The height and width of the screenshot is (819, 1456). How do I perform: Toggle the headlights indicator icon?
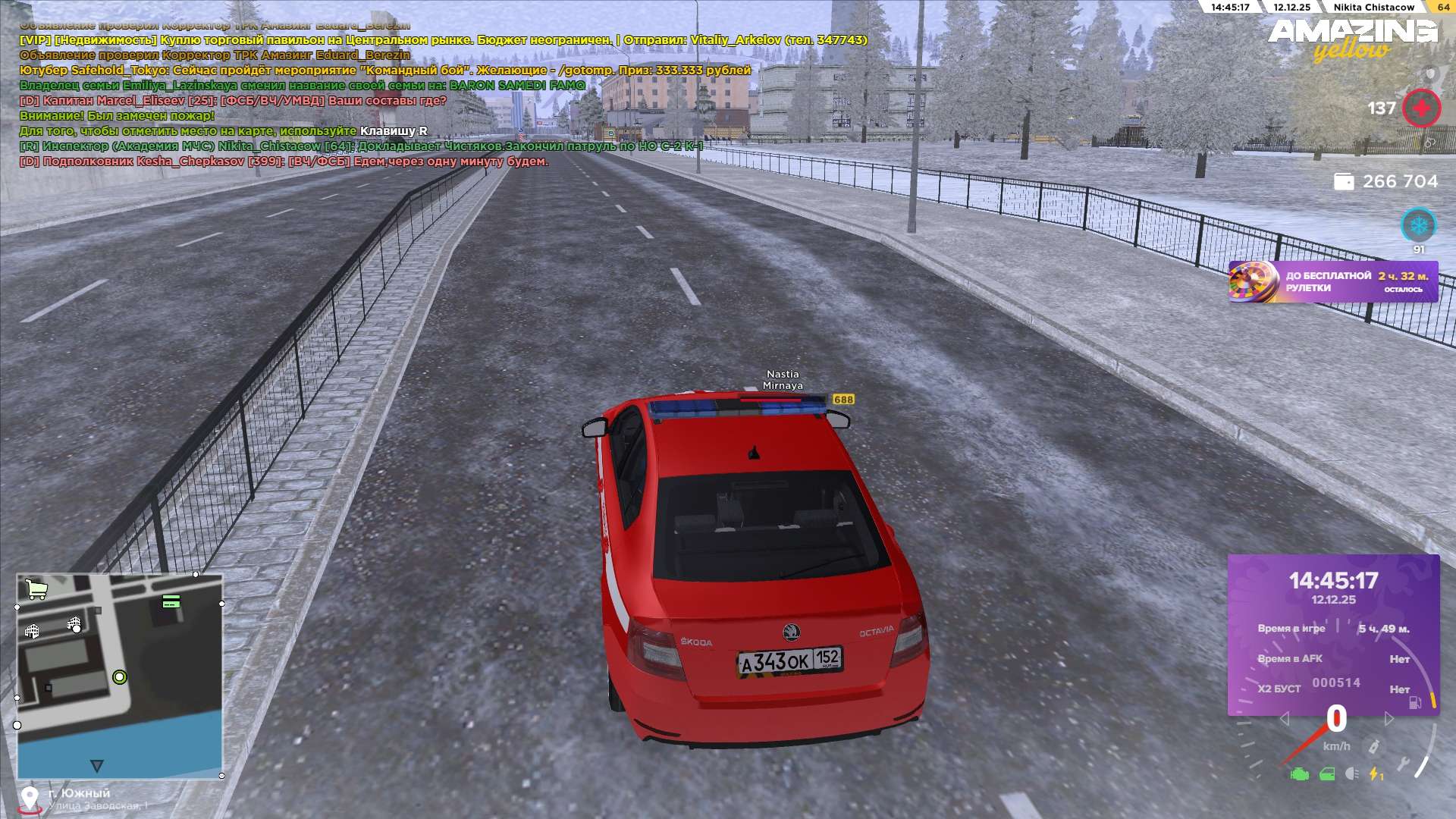(x=1351, y=774)
